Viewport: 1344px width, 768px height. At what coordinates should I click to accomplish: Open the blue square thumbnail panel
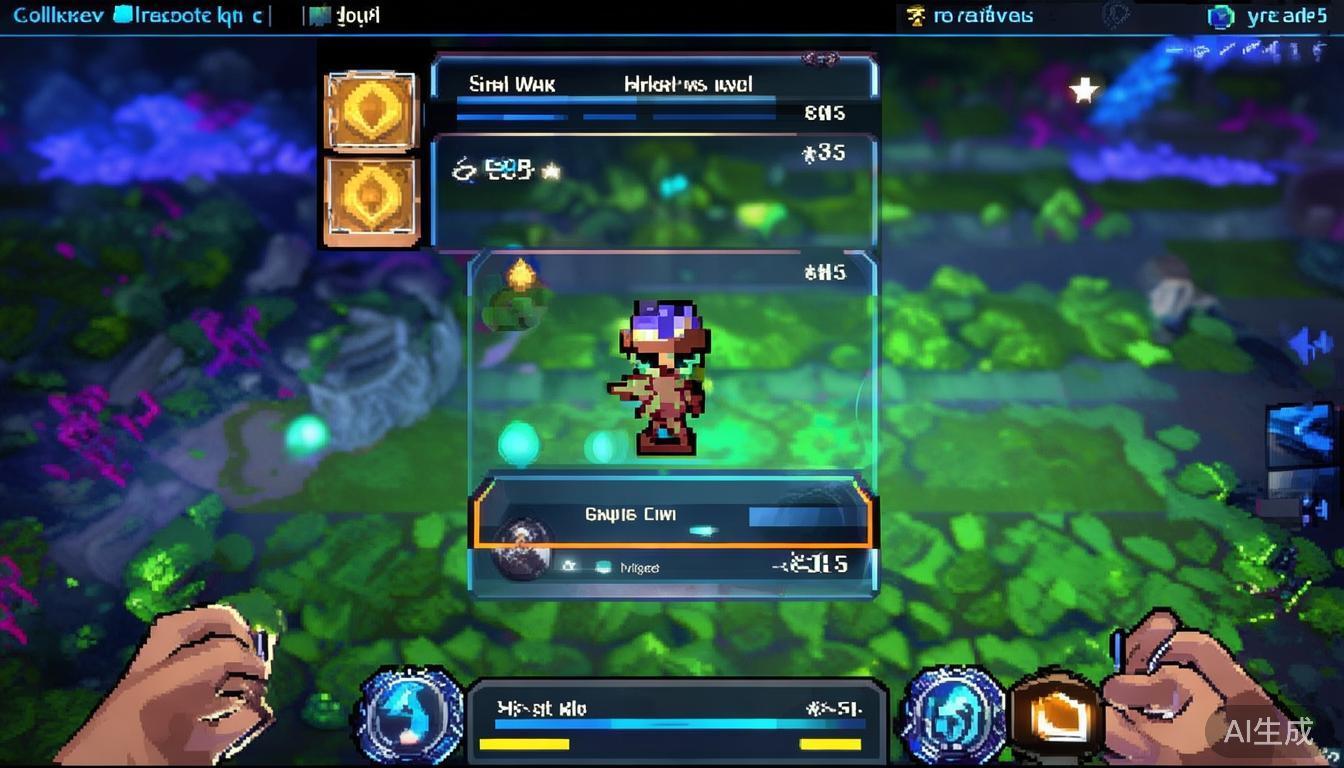point(1300,436)
